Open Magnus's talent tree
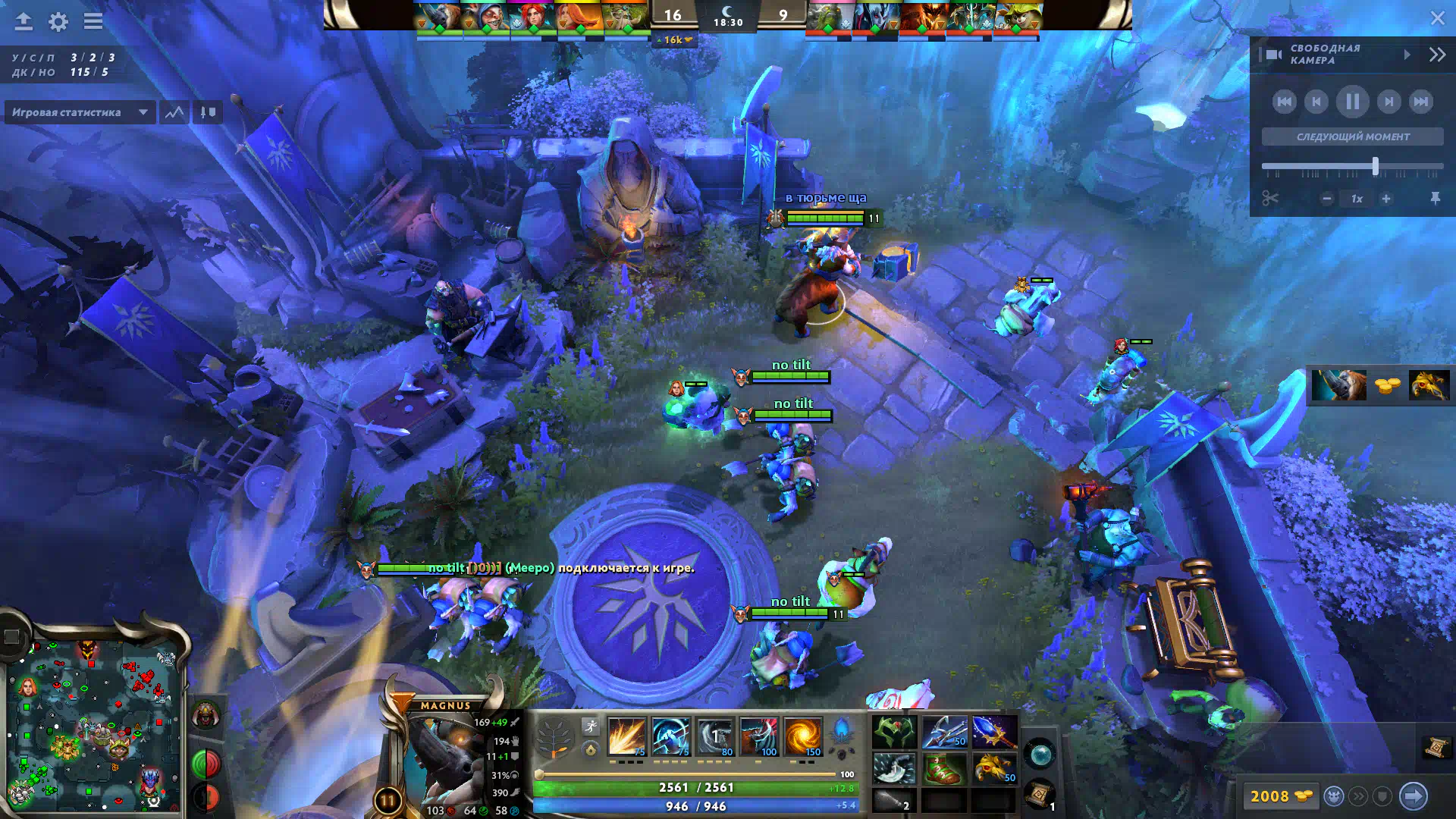 554,737
